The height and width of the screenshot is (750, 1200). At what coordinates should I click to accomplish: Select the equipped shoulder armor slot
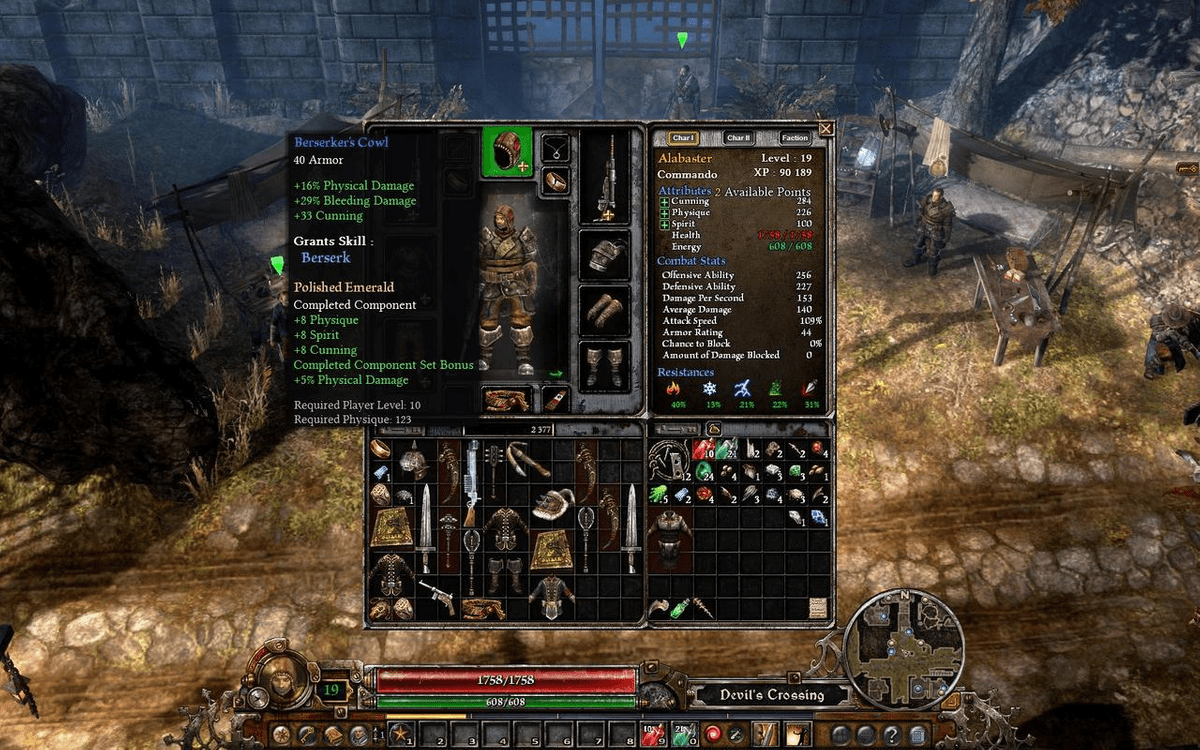605,255
